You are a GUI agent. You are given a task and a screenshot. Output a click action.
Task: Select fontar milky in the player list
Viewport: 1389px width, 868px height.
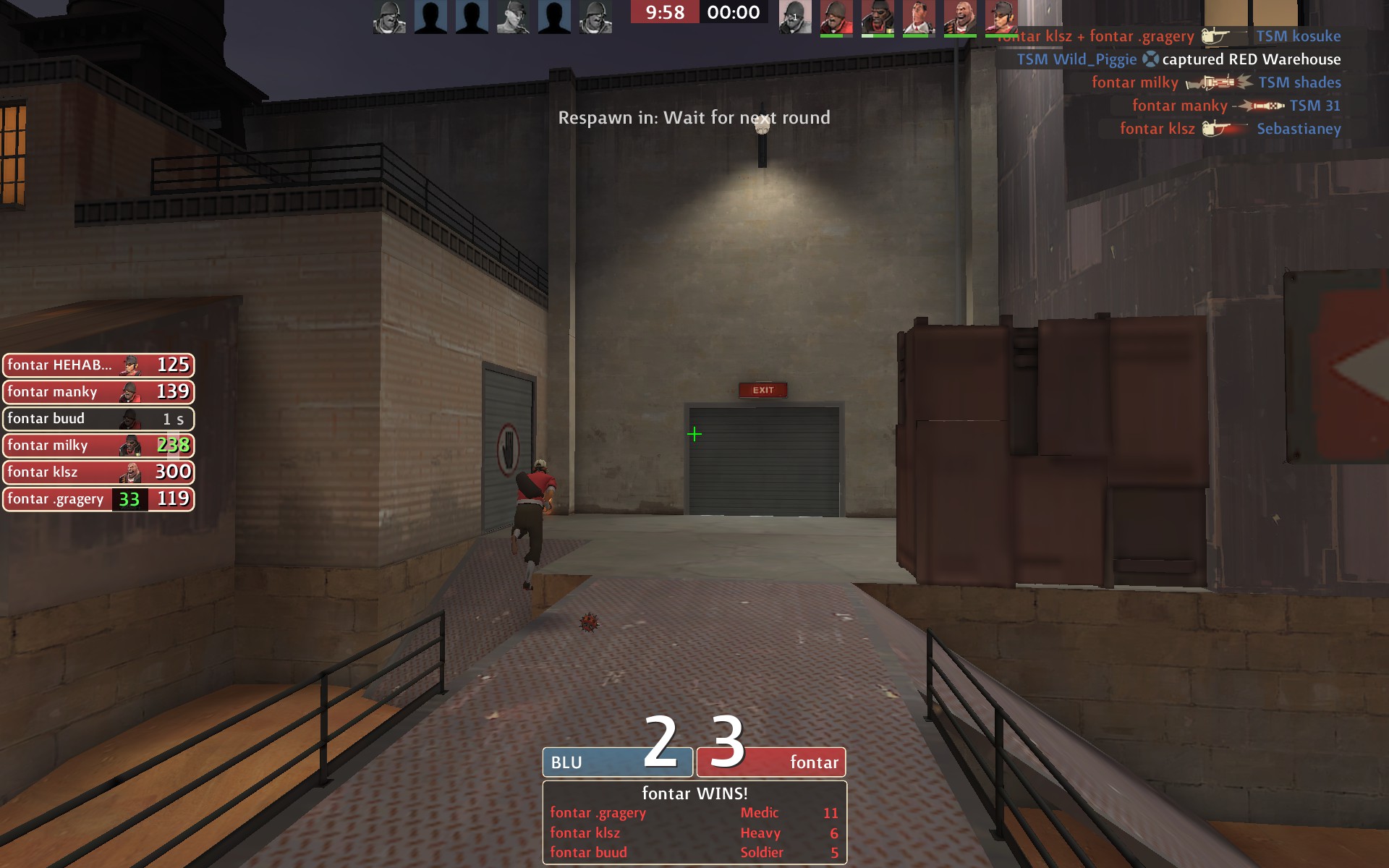tap(98, 446)
